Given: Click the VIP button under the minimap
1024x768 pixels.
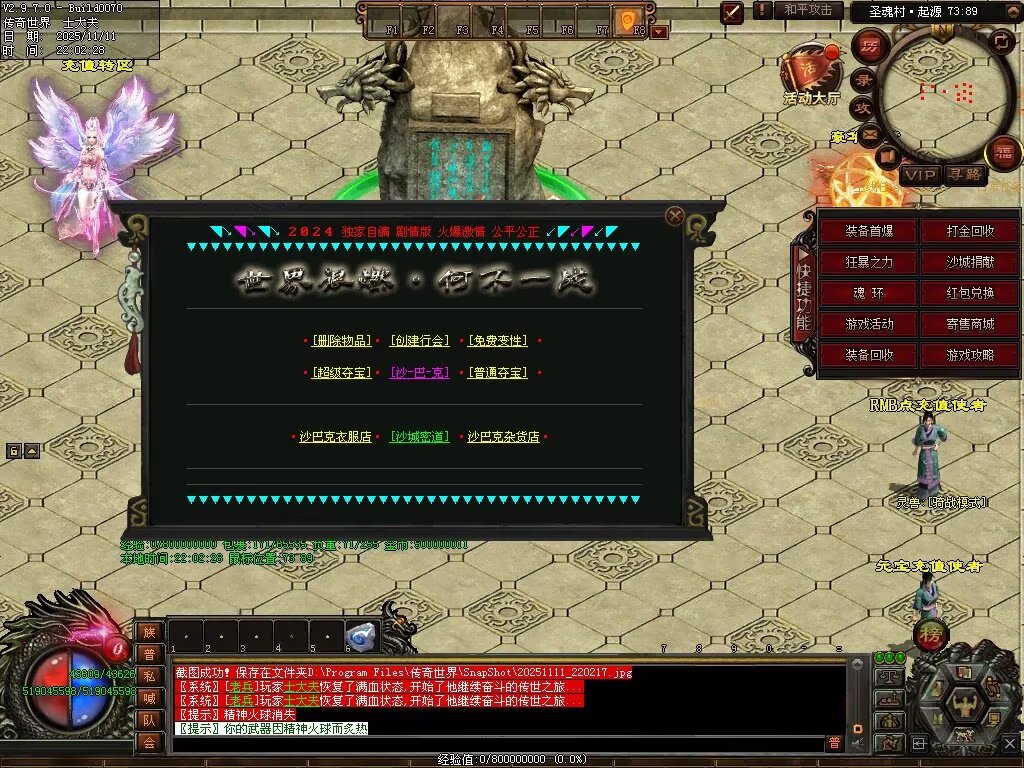Looking at the screenshot, I should click(919, 175).
